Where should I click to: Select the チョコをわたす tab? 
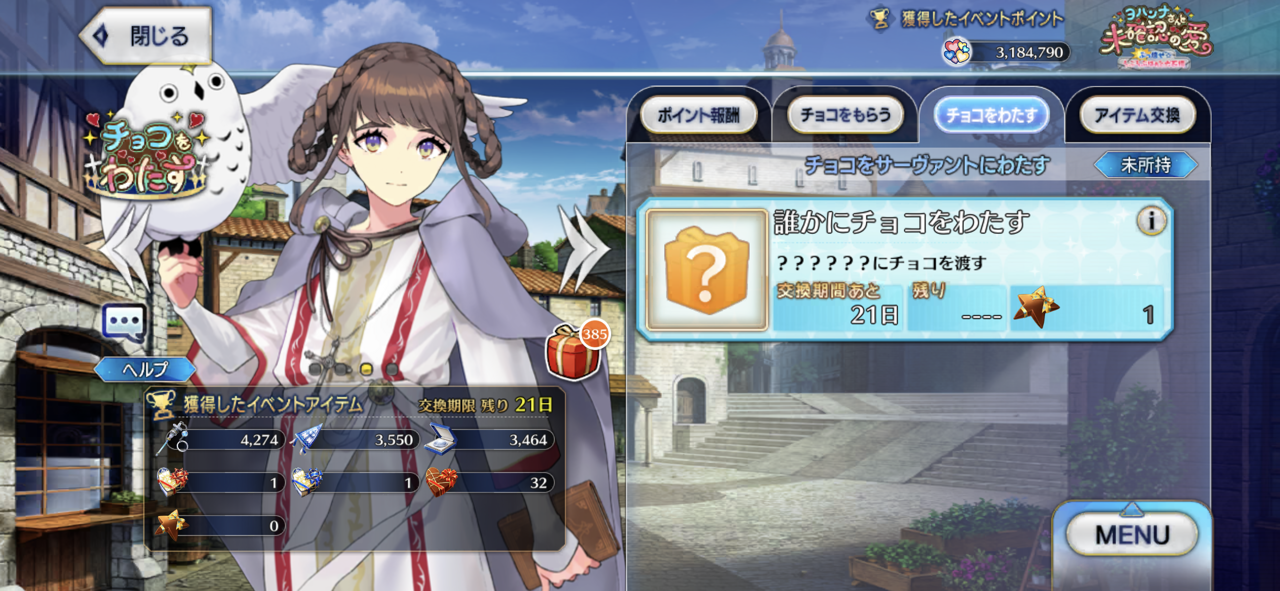pos(991,115)
